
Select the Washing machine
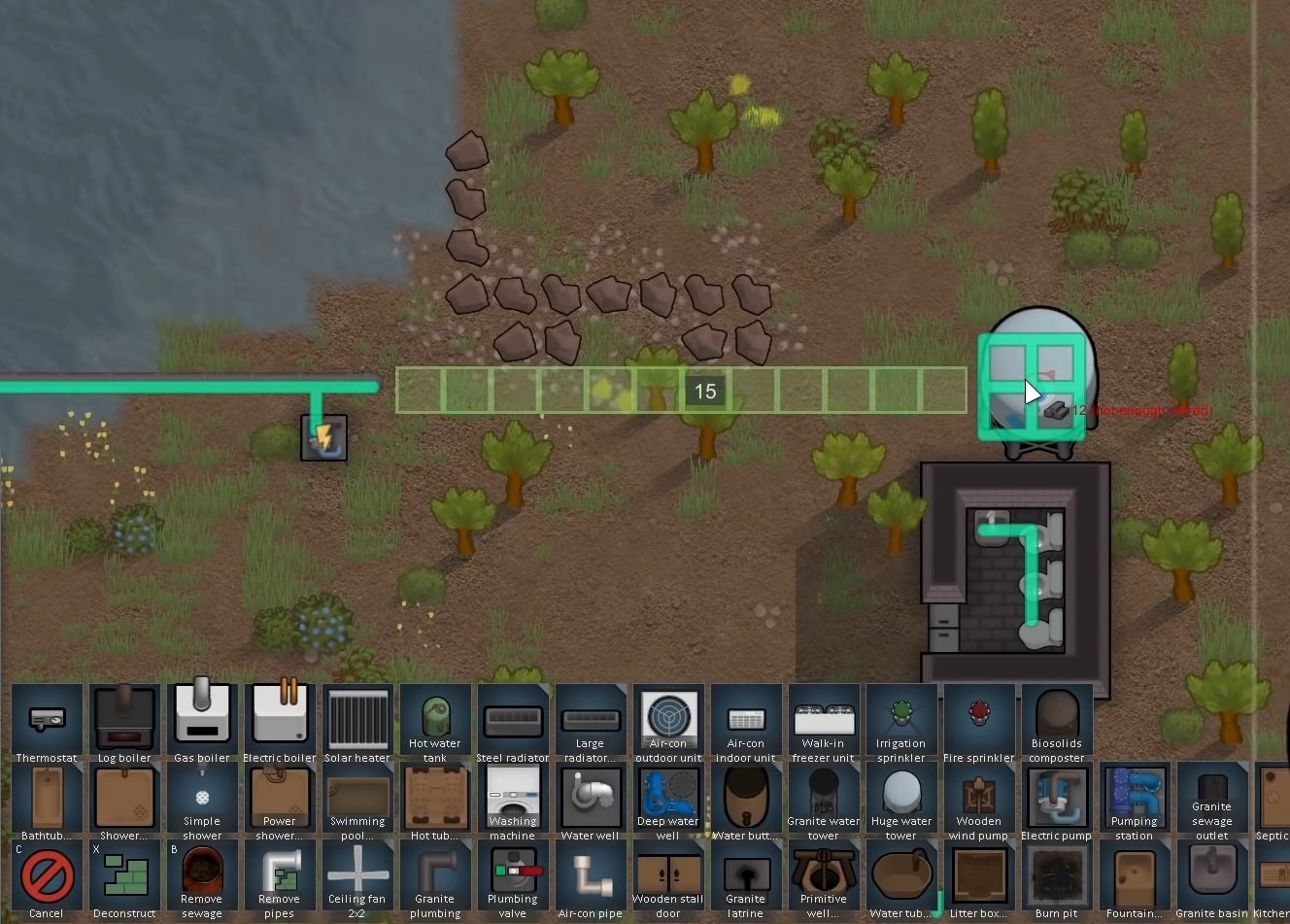point(513,797)
